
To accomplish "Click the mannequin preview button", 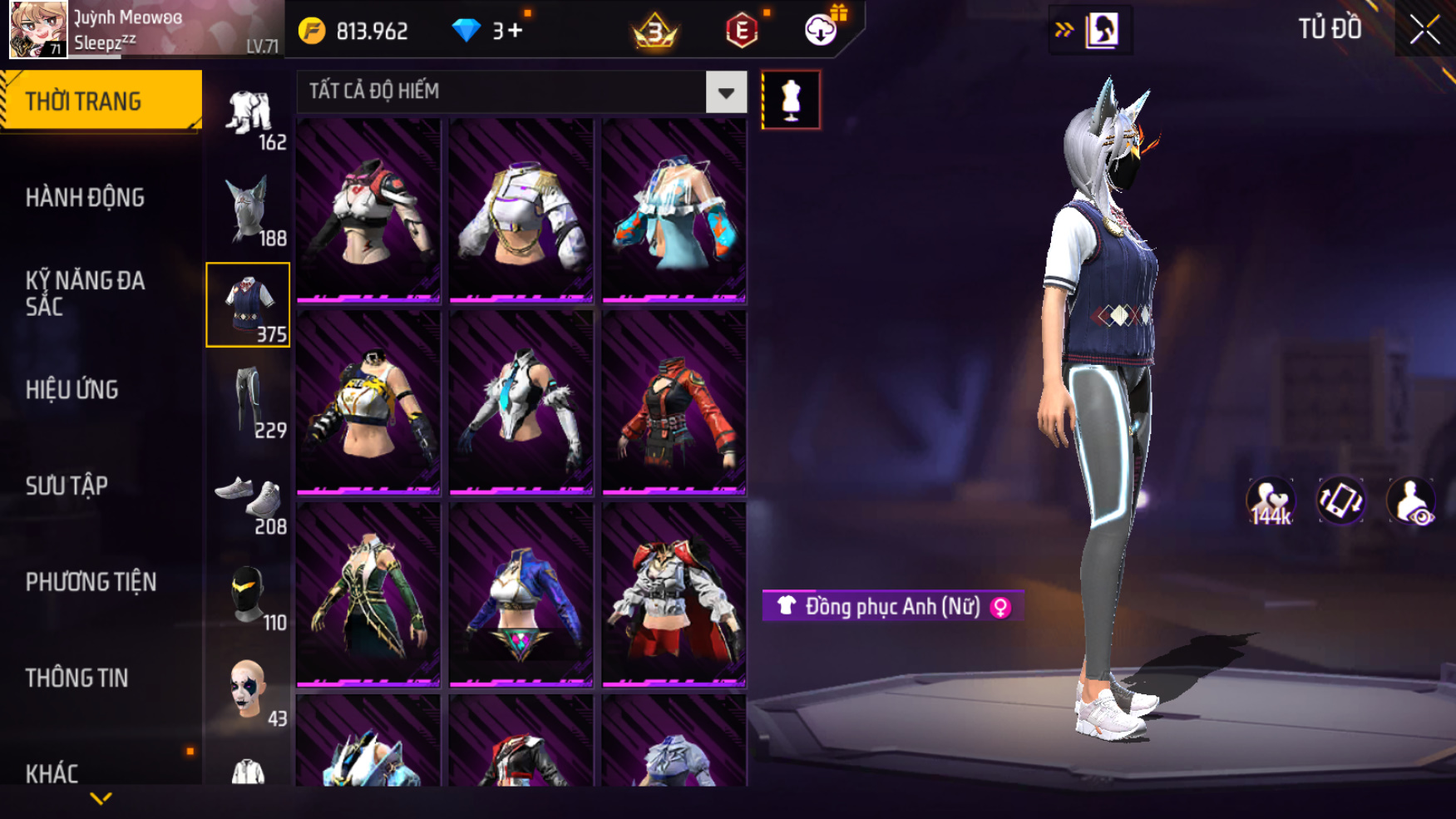I will pyautogui.click(x=791, y=100).
